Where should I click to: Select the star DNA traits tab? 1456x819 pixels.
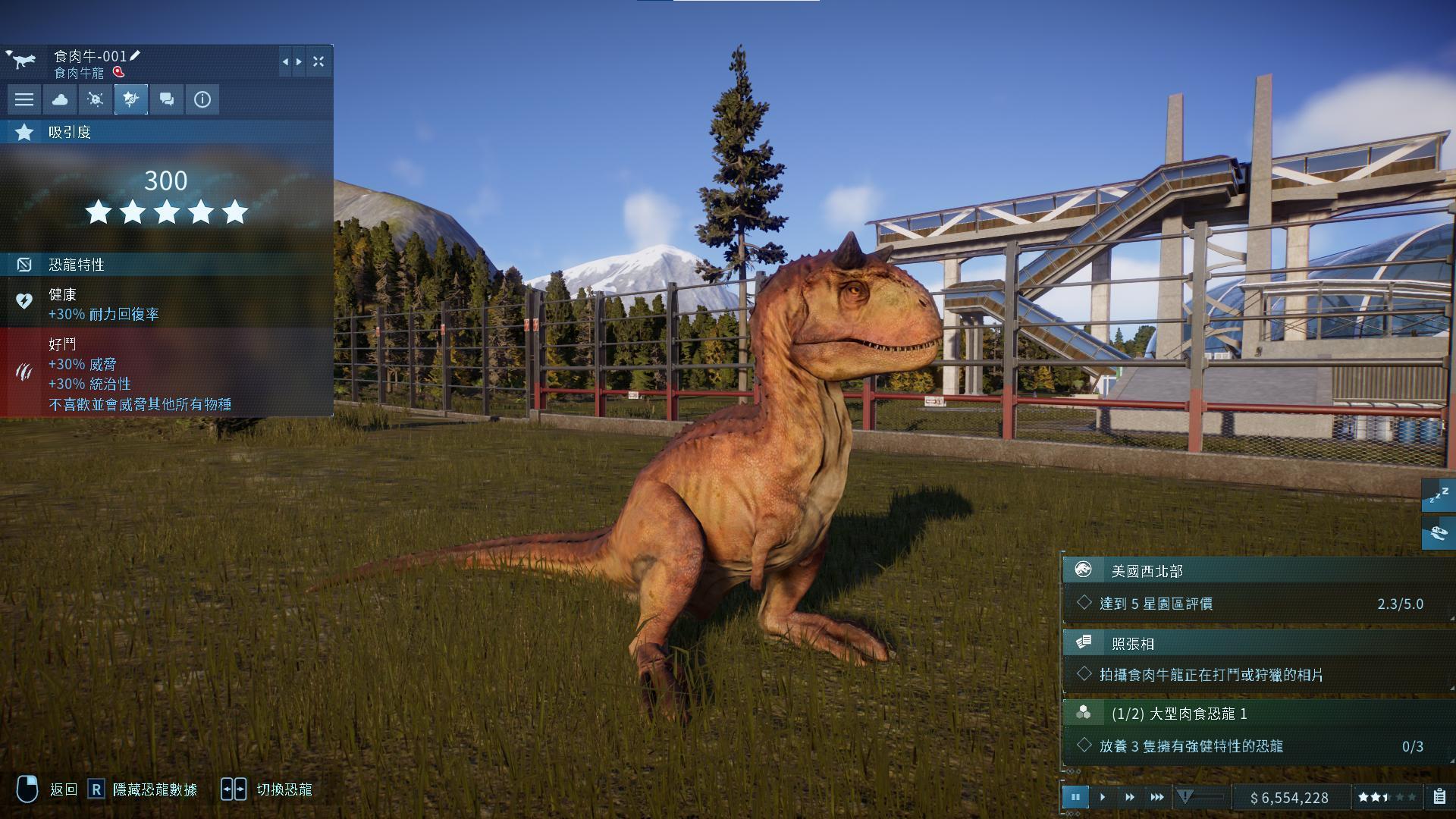tap(131, 99)
